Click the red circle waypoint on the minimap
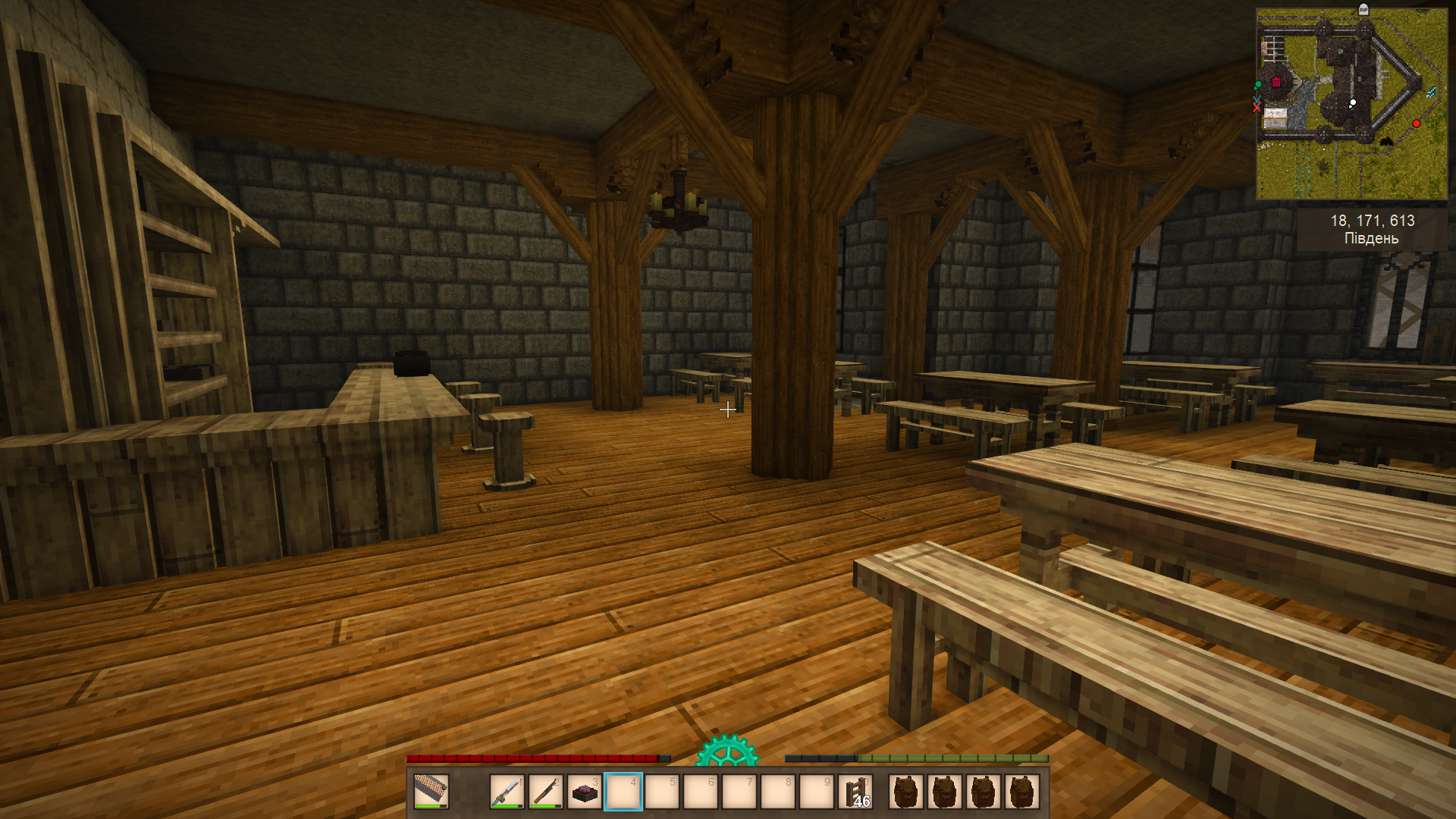This screenshot has width=1456, height=819. [x=1416, y=124]
